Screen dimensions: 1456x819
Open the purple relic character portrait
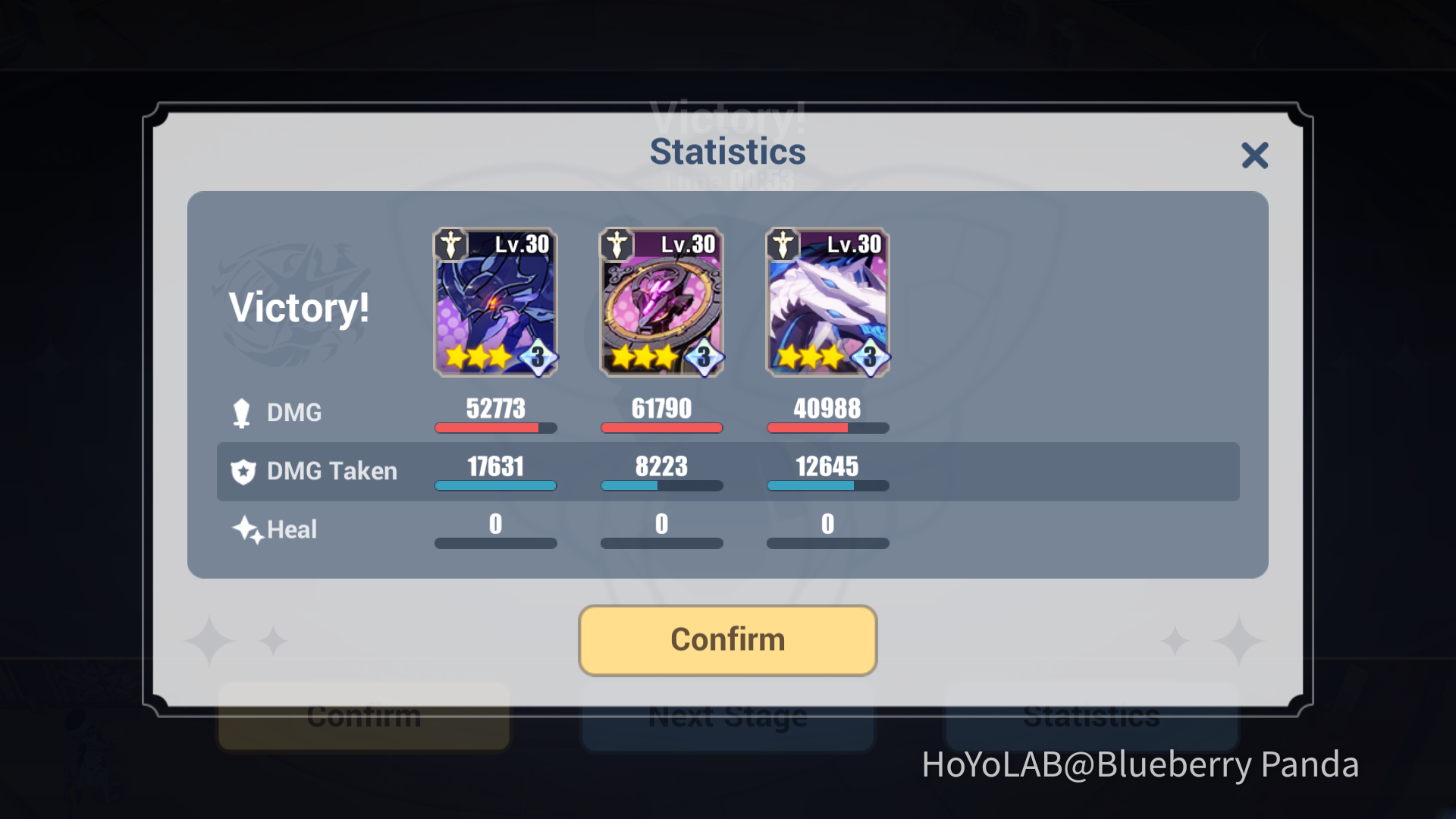(x=661, y=303)
